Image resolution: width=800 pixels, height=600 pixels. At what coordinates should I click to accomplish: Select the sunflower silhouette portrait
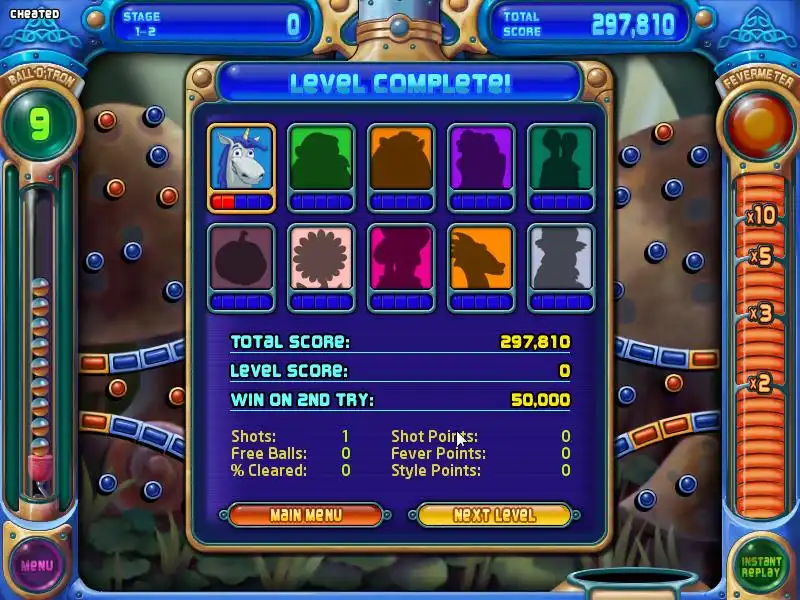coord(321,259)
